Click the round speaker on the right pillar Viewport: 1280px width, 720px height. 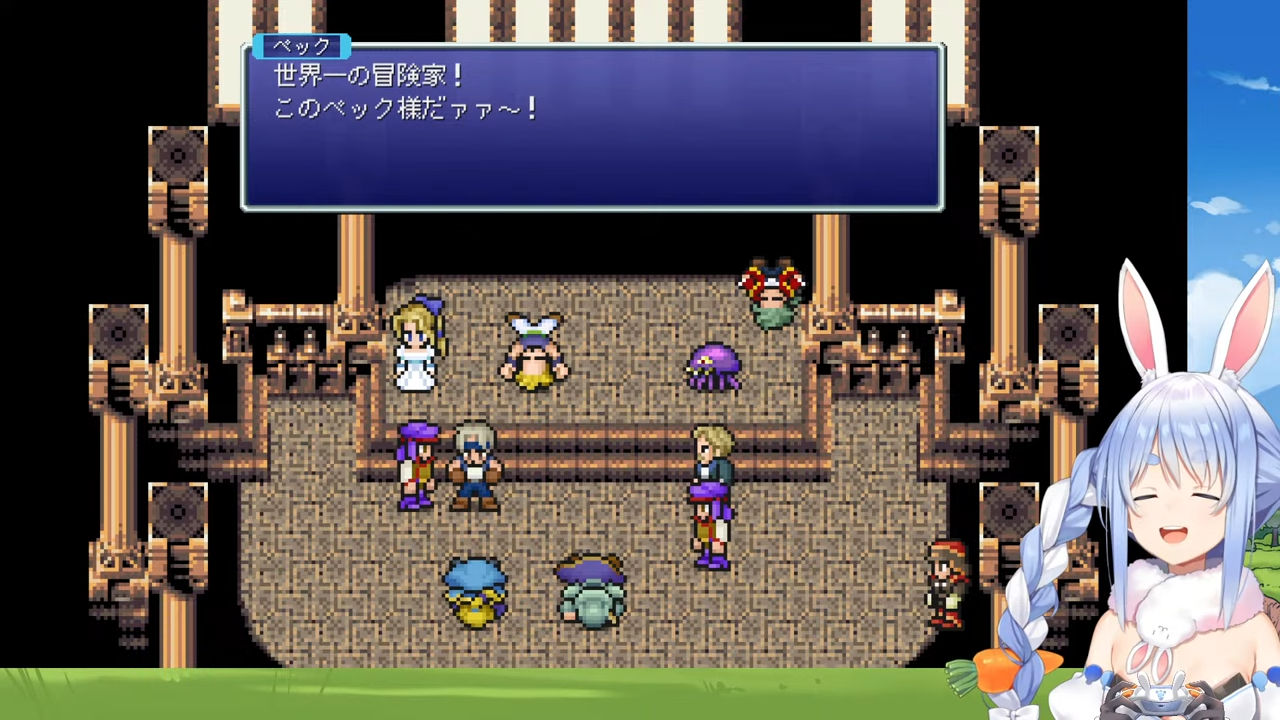coord(1008,157)
